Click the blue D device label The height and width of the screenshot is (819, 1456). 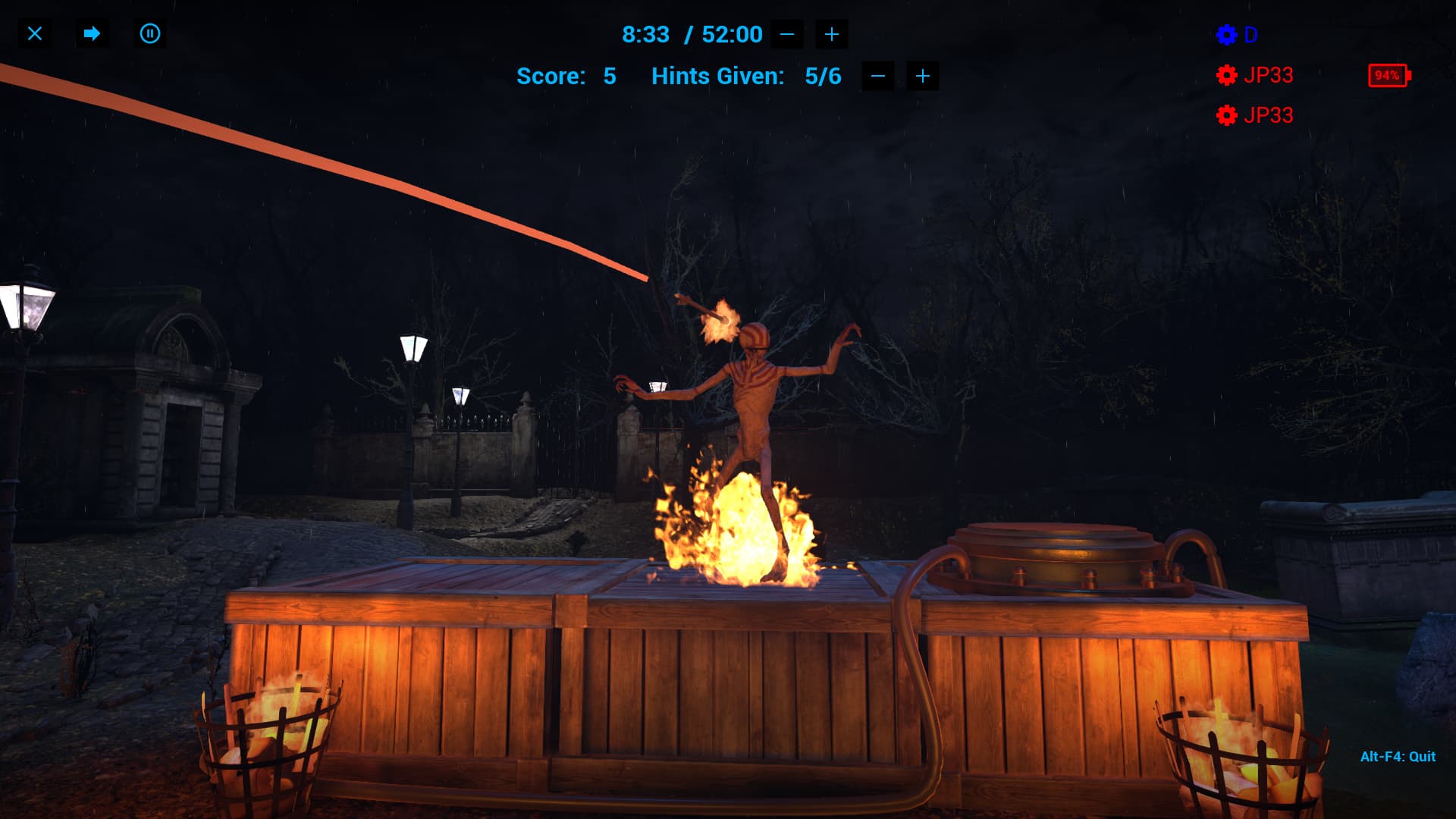(x=1251, y=35)
